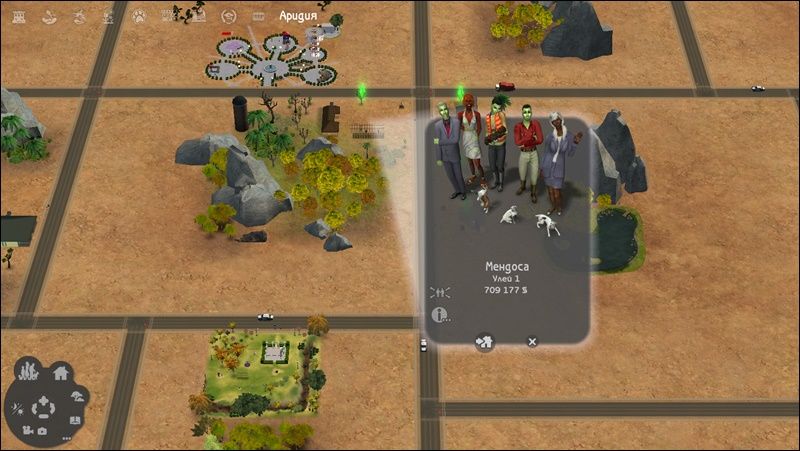Screen dimensions: 800x451
Task: Click the graduation cap university icon
Action: [x=228, y=15]
